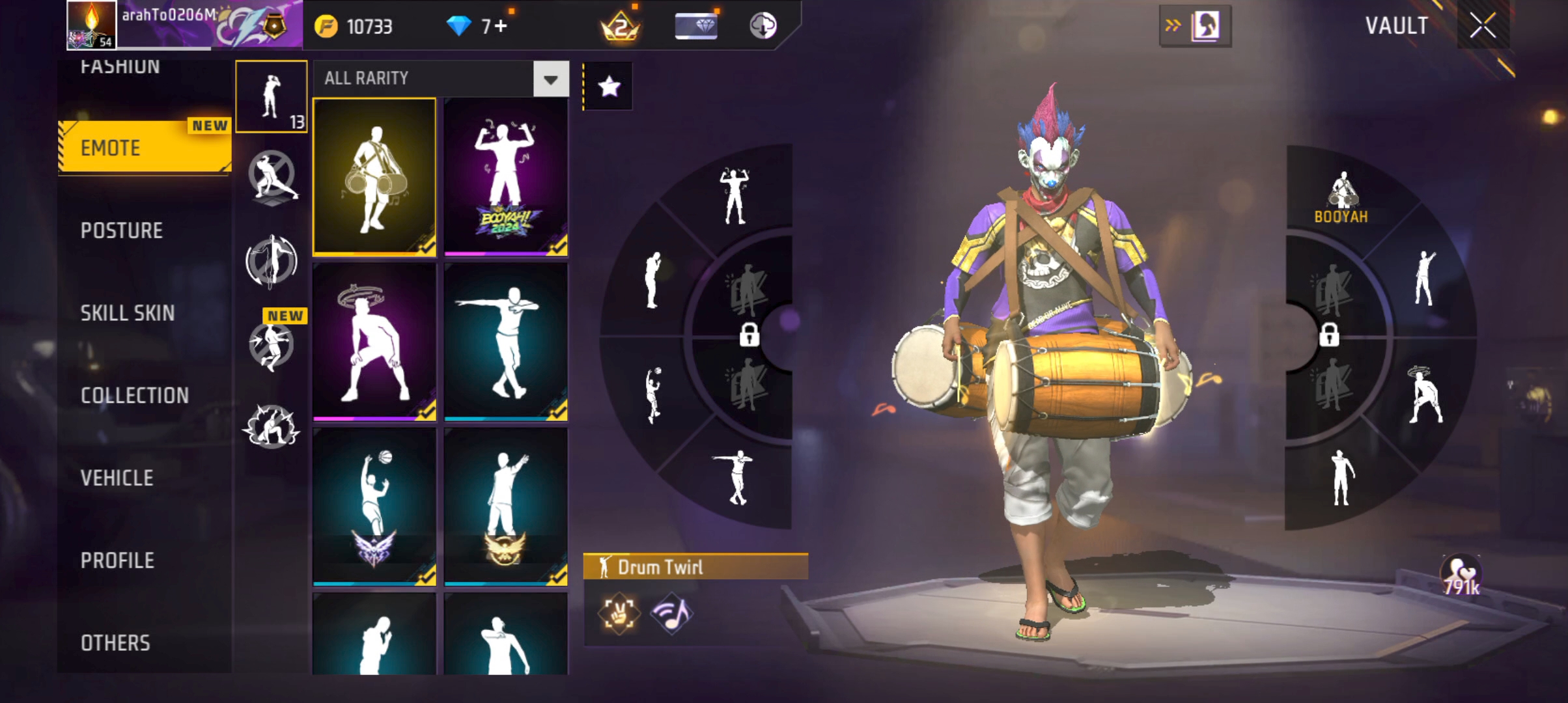Pick the dab pose emote tile

click(x=505, y=342)
